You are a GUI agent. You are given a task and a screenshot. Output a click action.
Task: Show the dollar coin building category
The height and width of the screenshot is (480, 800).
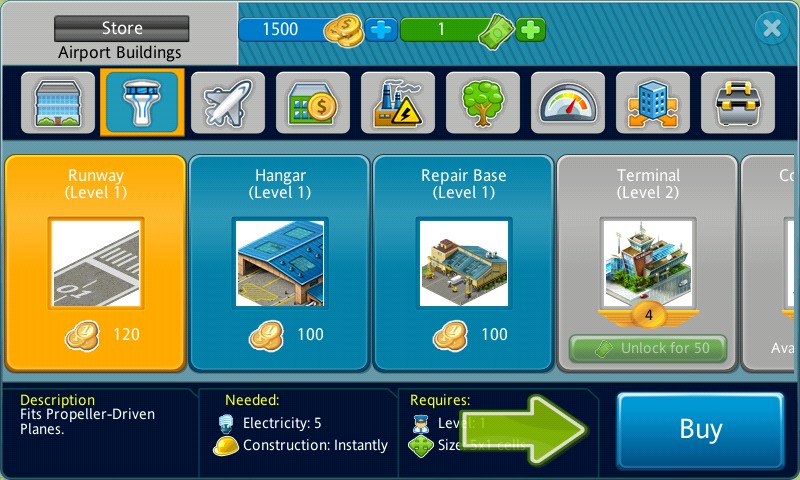pyautogui.click(x=313, y=103)
